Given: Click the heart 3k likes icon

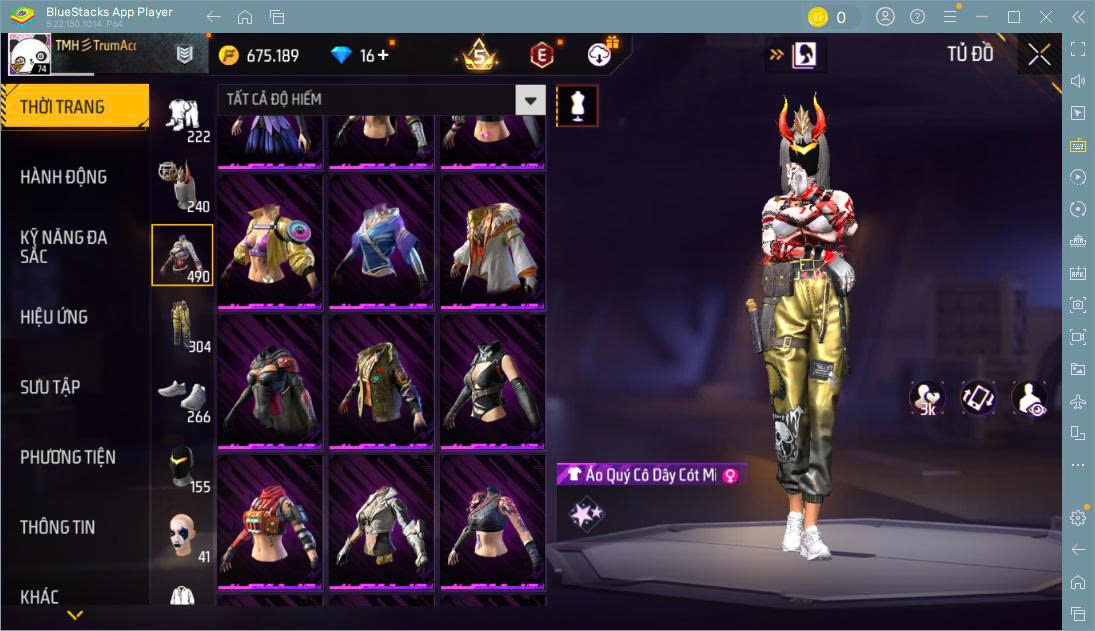Looking at the screenshot, I should click(x=927, y=397).
